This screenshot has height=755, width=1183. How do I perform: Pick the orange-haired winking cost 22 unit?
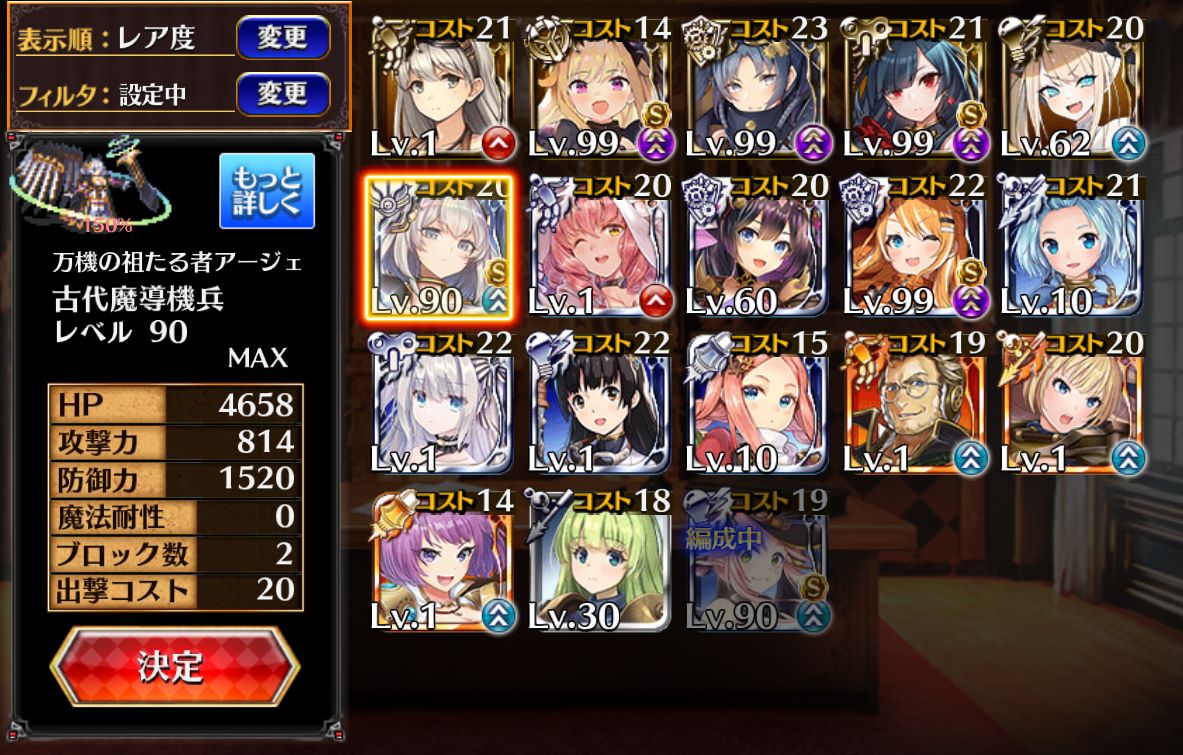pos(914,248)
